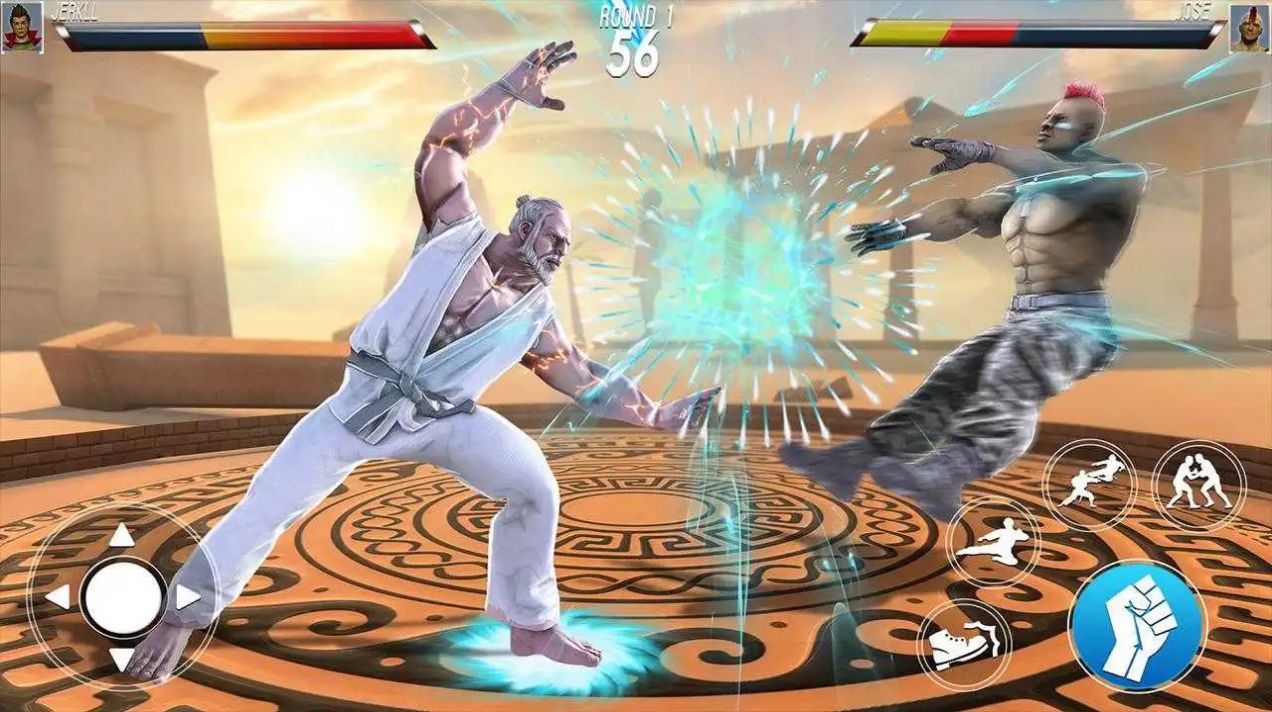Screen dimensions: 1272x712
Task: Trigger the flying kick attack button
Action: pyautogui.click(x=993, y=542)
